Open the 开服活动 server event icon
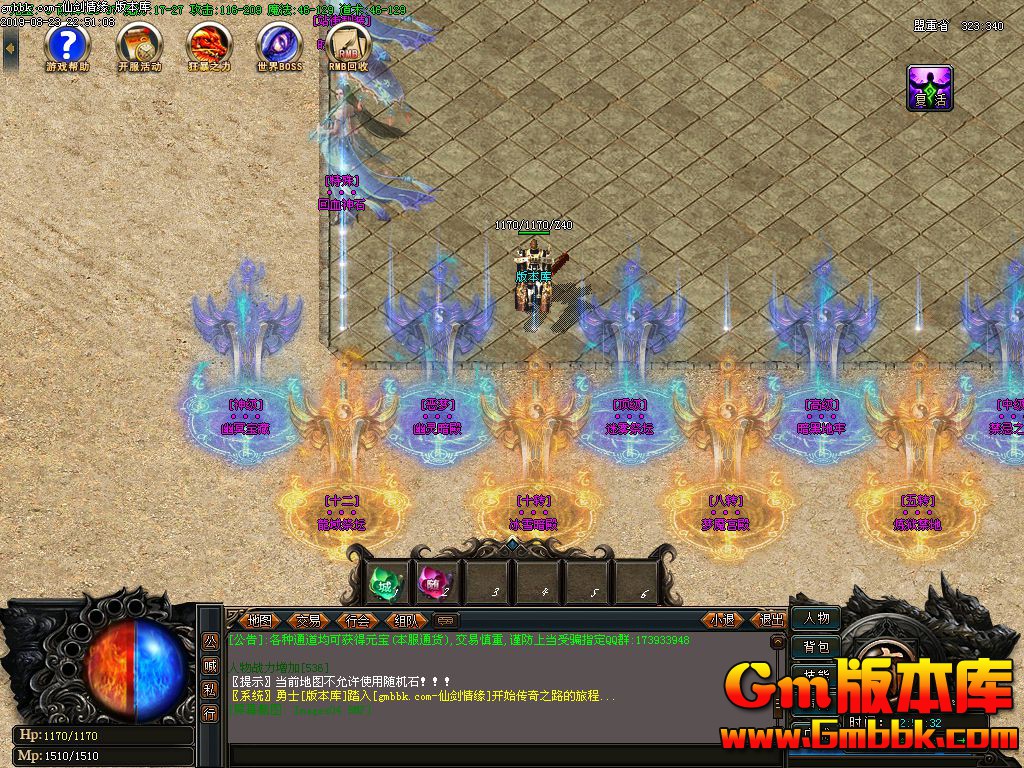 (139, 45)
